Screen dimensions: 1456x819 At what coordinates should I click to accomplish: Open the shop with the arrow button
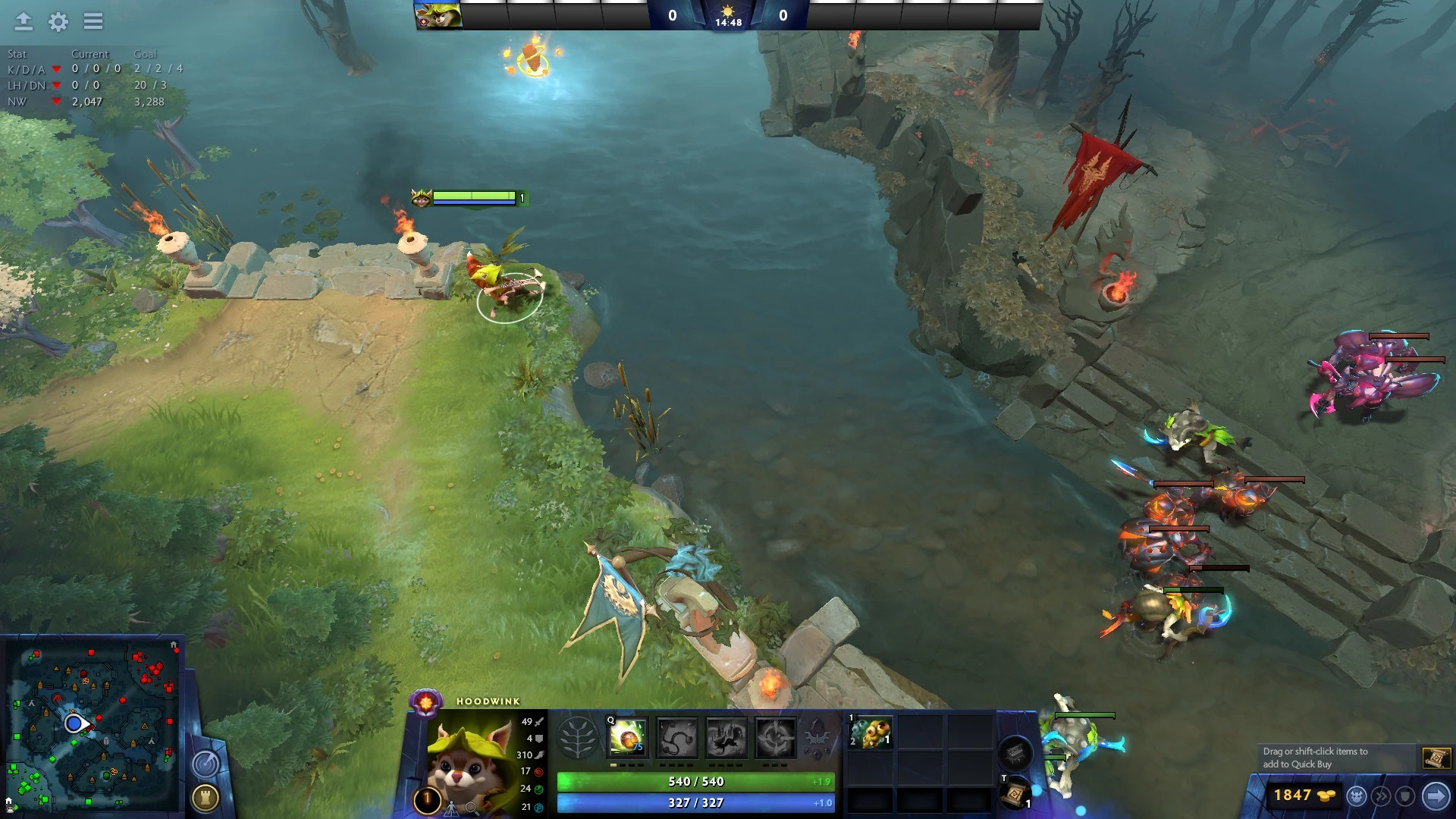point(1436,795)
